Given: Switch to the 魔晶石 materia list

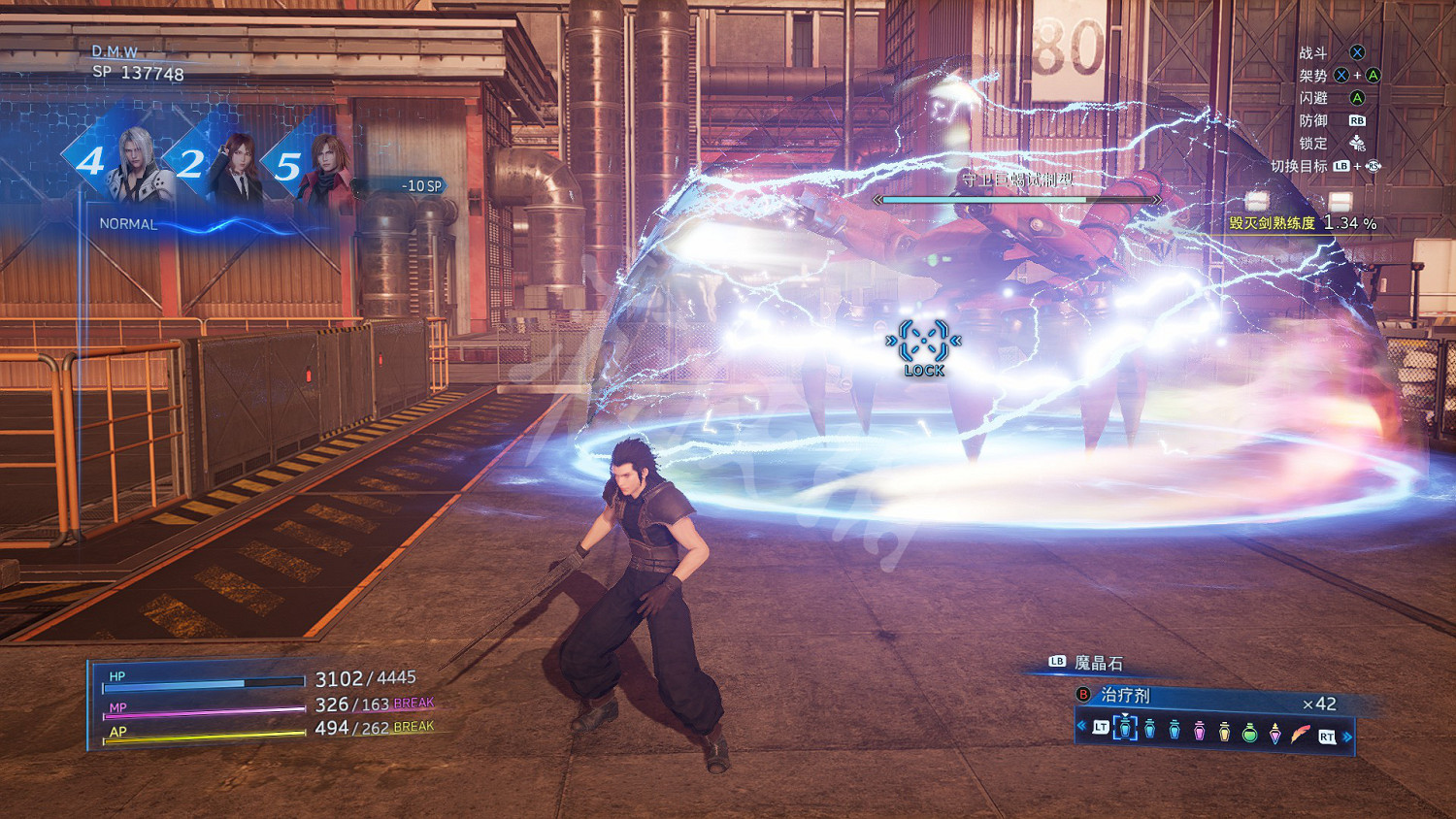Looking at the screenshot, I should pyautogui.click(x=1098, y=663).
